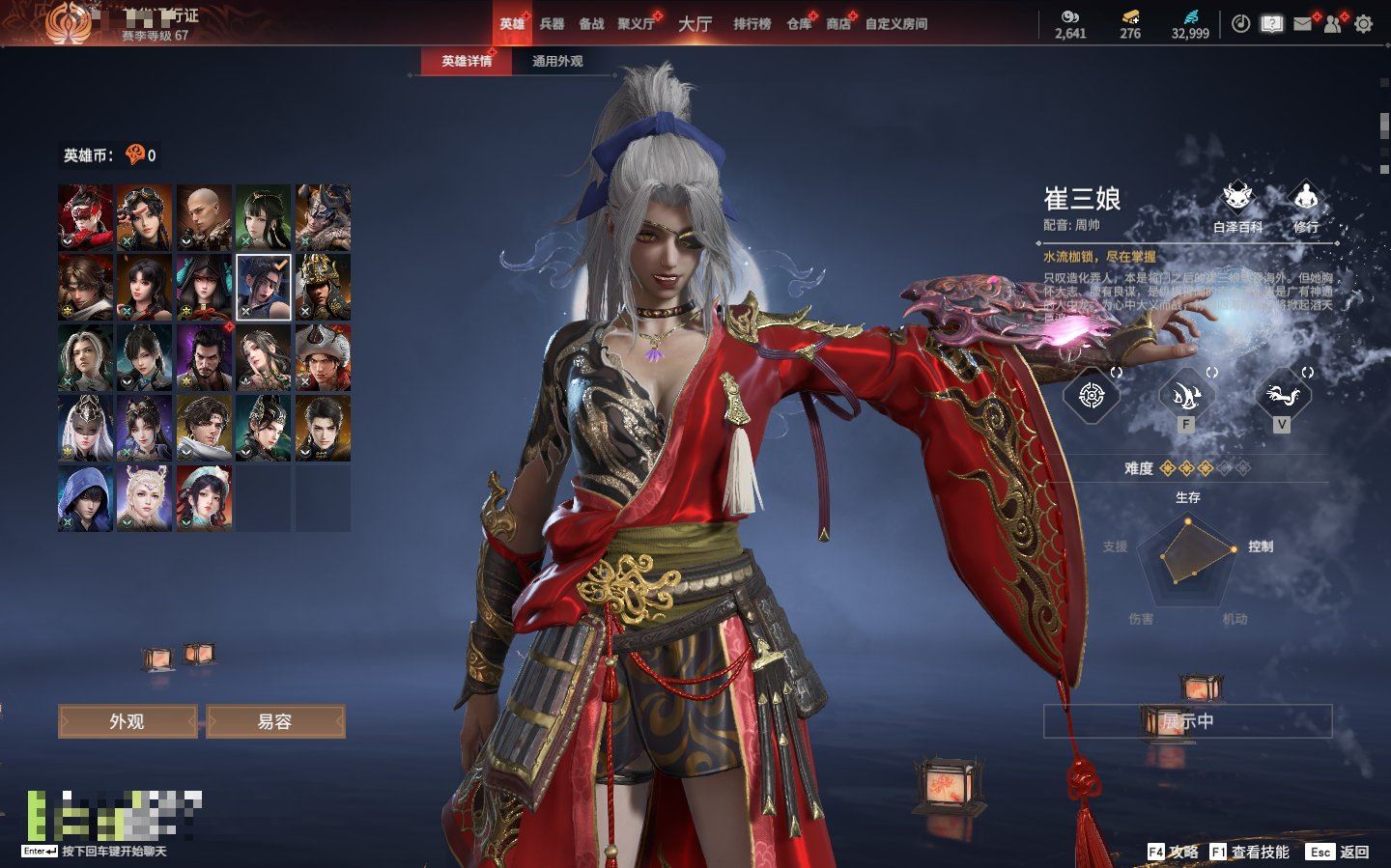1391x868 pixels.
Task: Switch to the 通用外观 tab
Action: 557,61
